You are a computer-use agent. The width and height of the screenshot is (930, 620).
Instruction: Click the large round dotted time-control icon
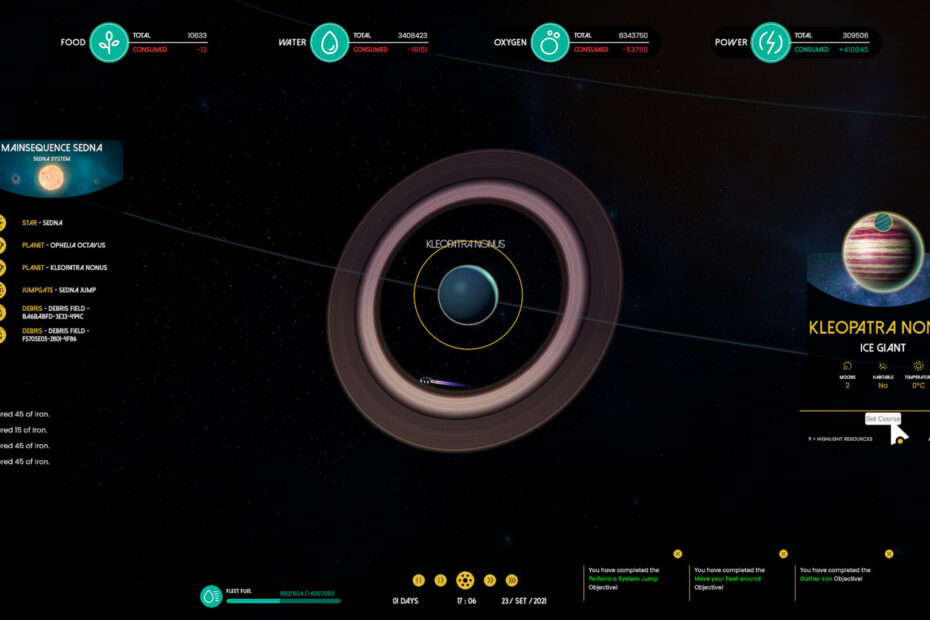[465, 580]
